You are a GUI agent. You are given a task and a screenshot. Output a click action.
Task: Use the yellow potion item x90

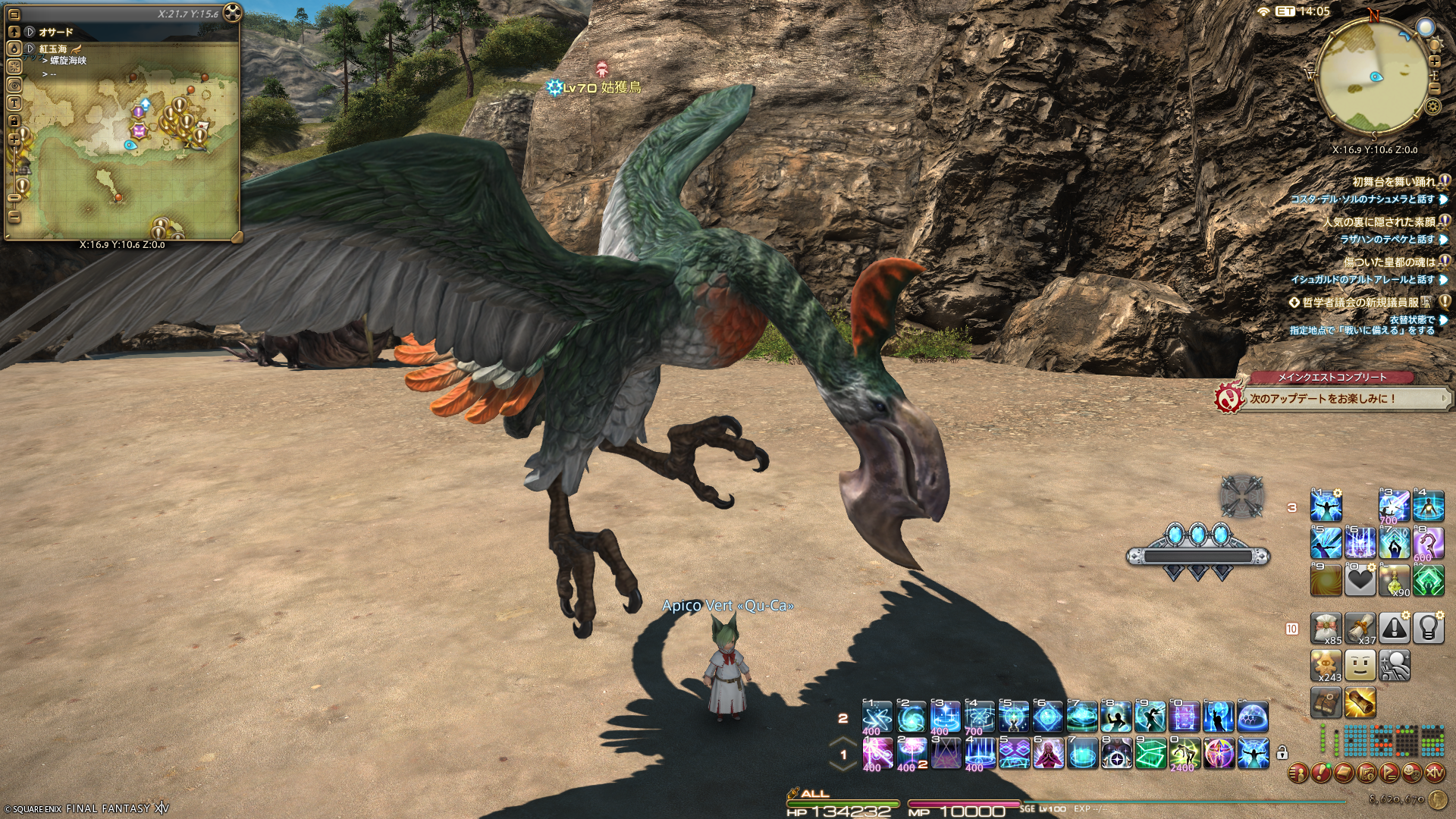1394,581
